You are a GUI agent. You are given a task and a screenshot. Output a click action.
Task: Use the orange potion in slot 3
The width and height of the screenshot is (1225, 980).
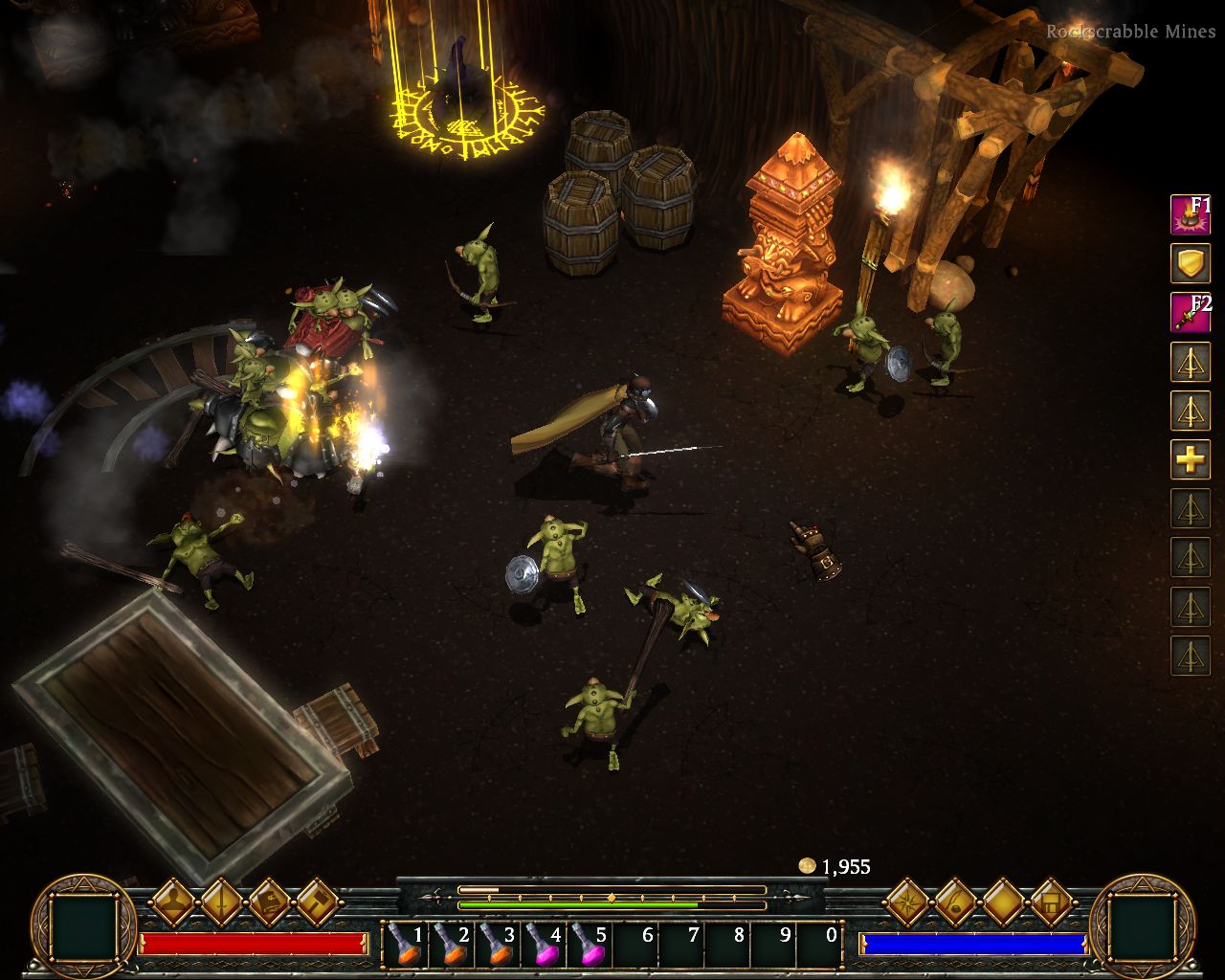pyautogui.click(x=497, y=945)
